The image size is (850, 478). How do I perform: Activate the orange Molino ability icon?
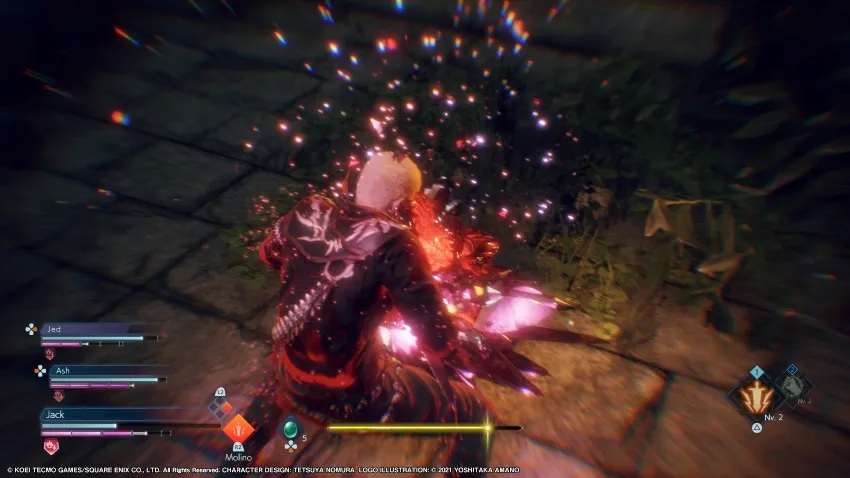tap(238, 431)
